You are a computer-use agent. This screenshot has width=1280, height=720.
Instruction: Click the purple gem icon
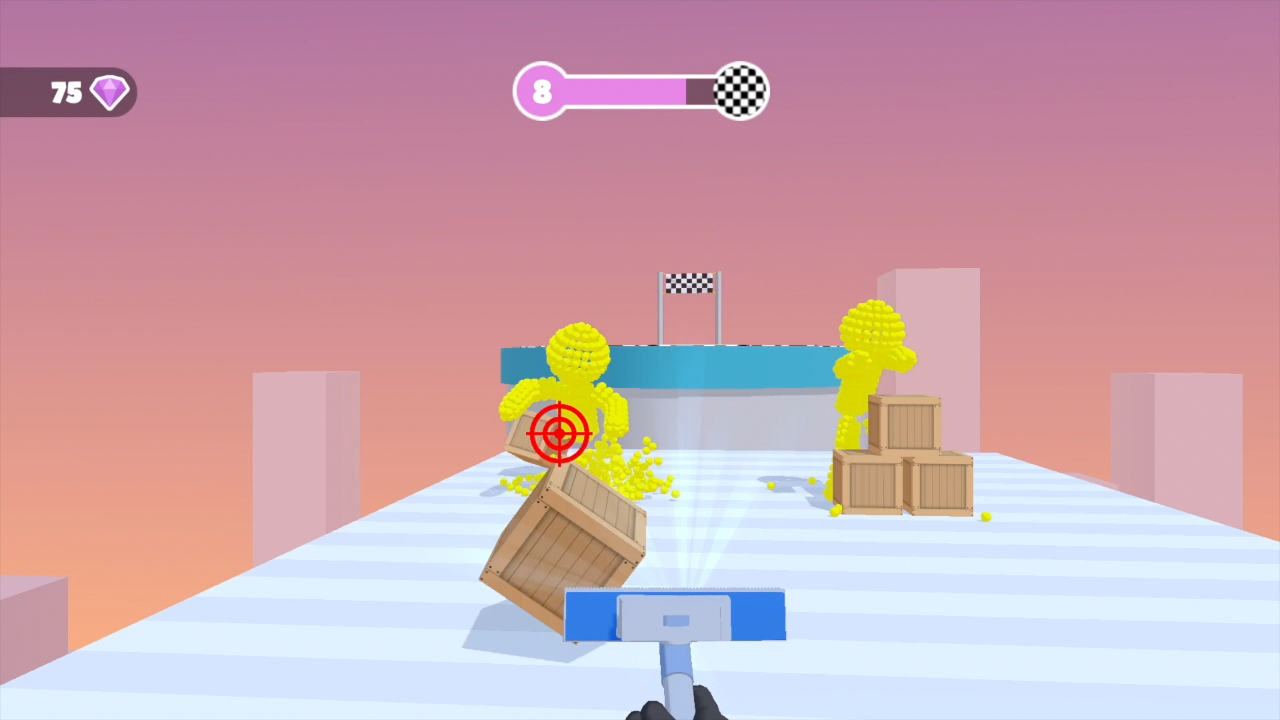[108, 92]
